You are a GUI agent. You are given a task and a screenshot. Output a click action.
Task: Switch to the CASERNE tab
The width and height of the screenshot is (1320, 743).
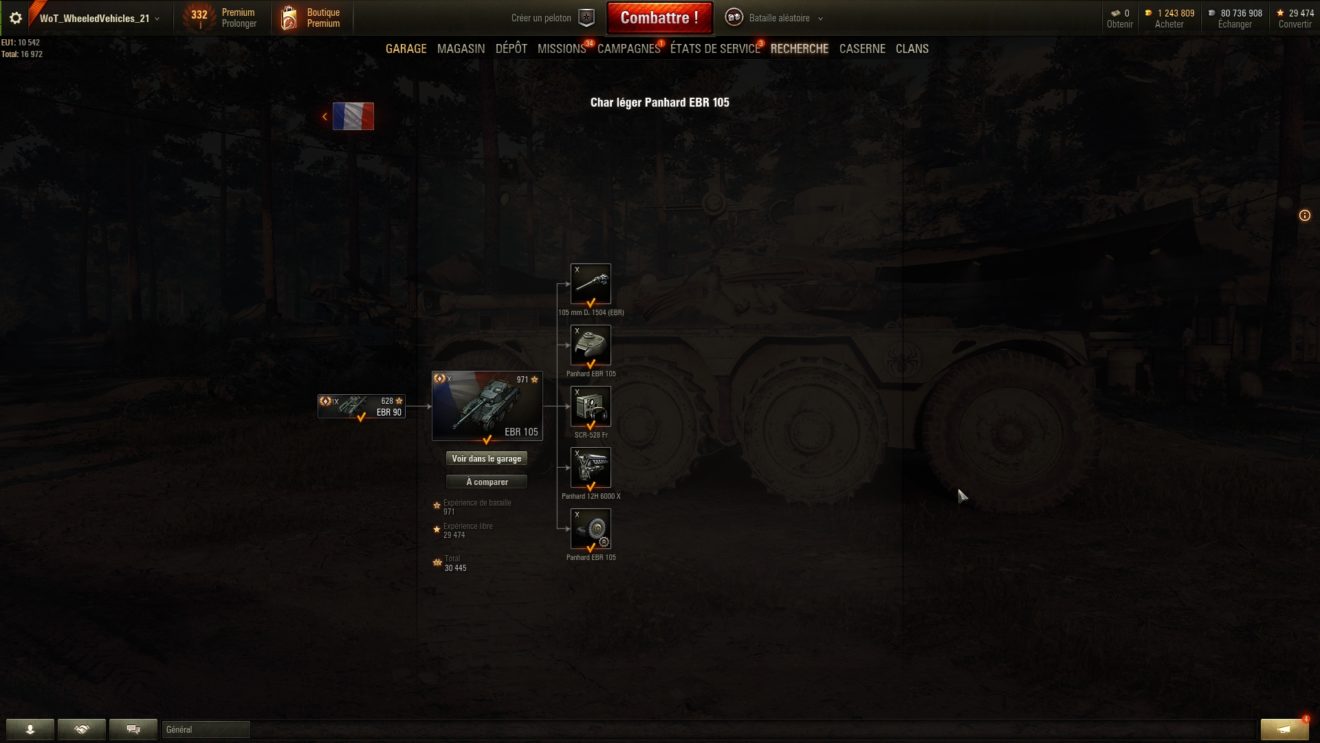pyautogui.click(x=862, y=49)
